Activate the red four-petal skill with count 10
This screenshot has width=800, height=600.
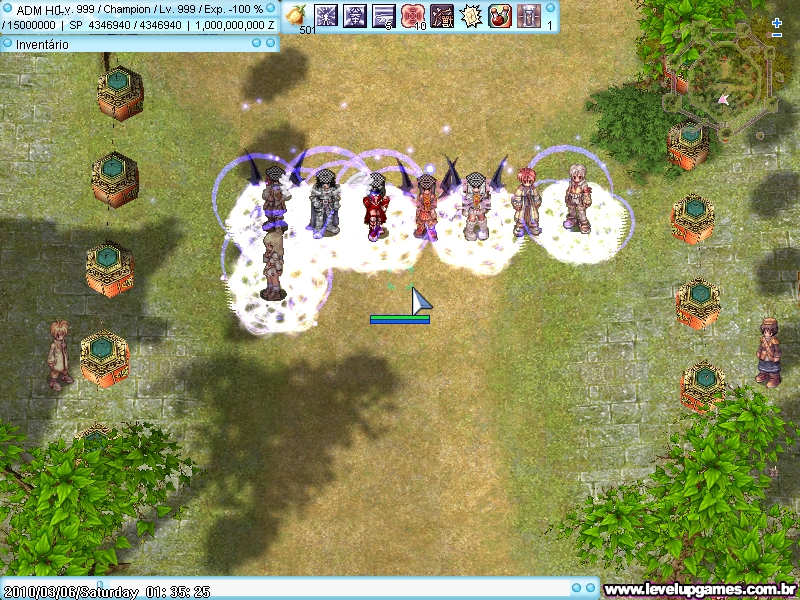(x=413, y=15)
